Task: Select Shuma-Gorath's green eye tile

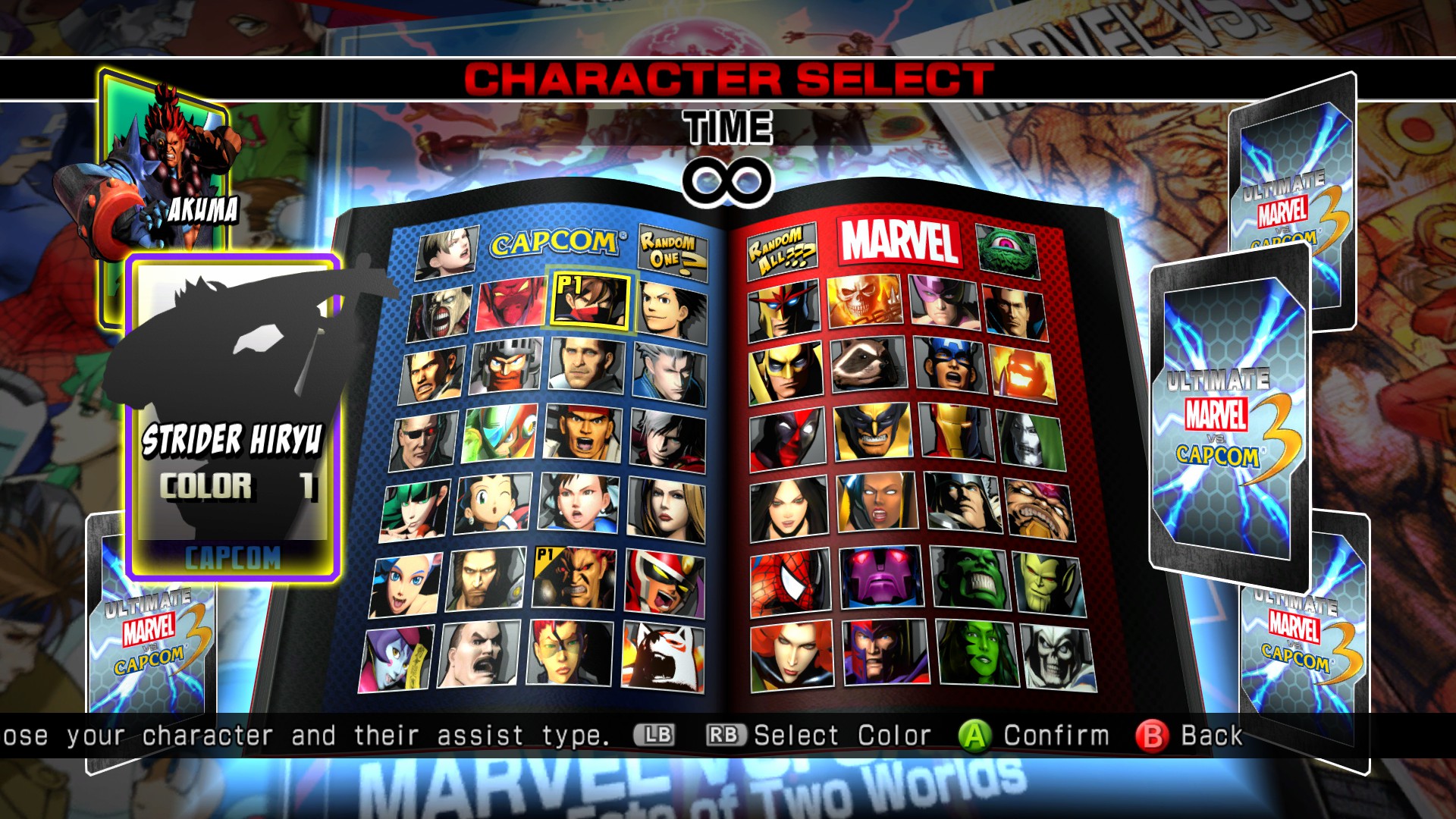Action: coord(1007,249)
